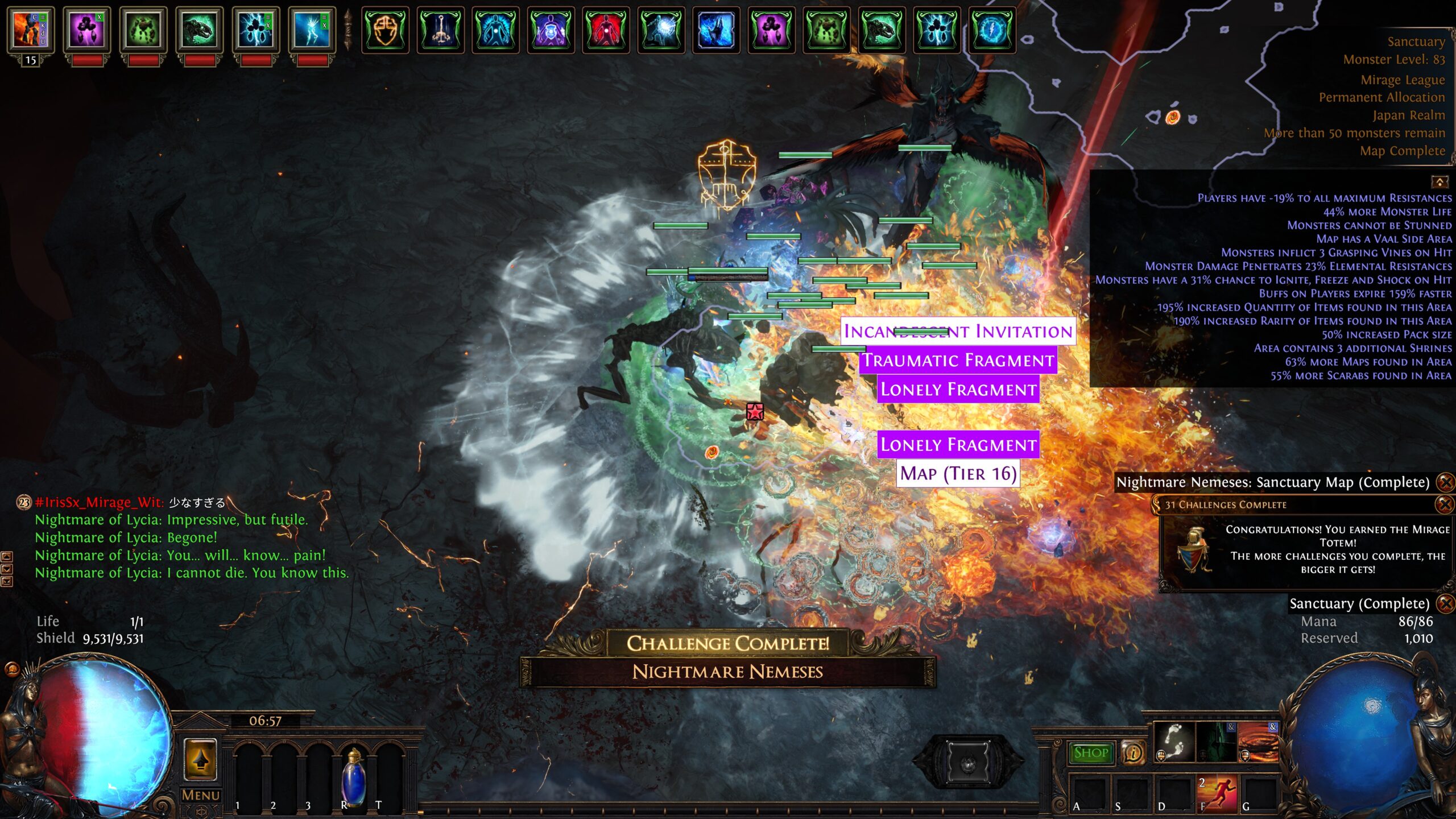Click the red glowing figure aura icon
The width and height of the screenshot is (1456, 819).
(606, 28)
